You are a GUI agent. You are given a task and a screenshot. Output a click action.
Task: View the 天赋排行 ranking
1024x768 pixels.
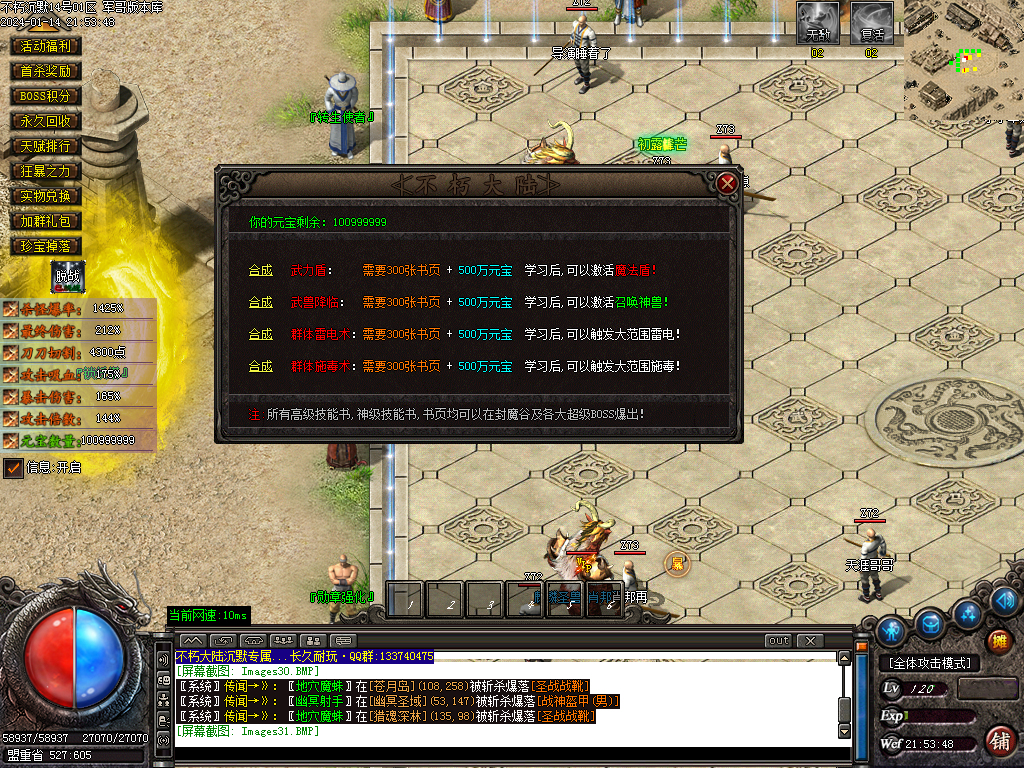click(46, 146)
